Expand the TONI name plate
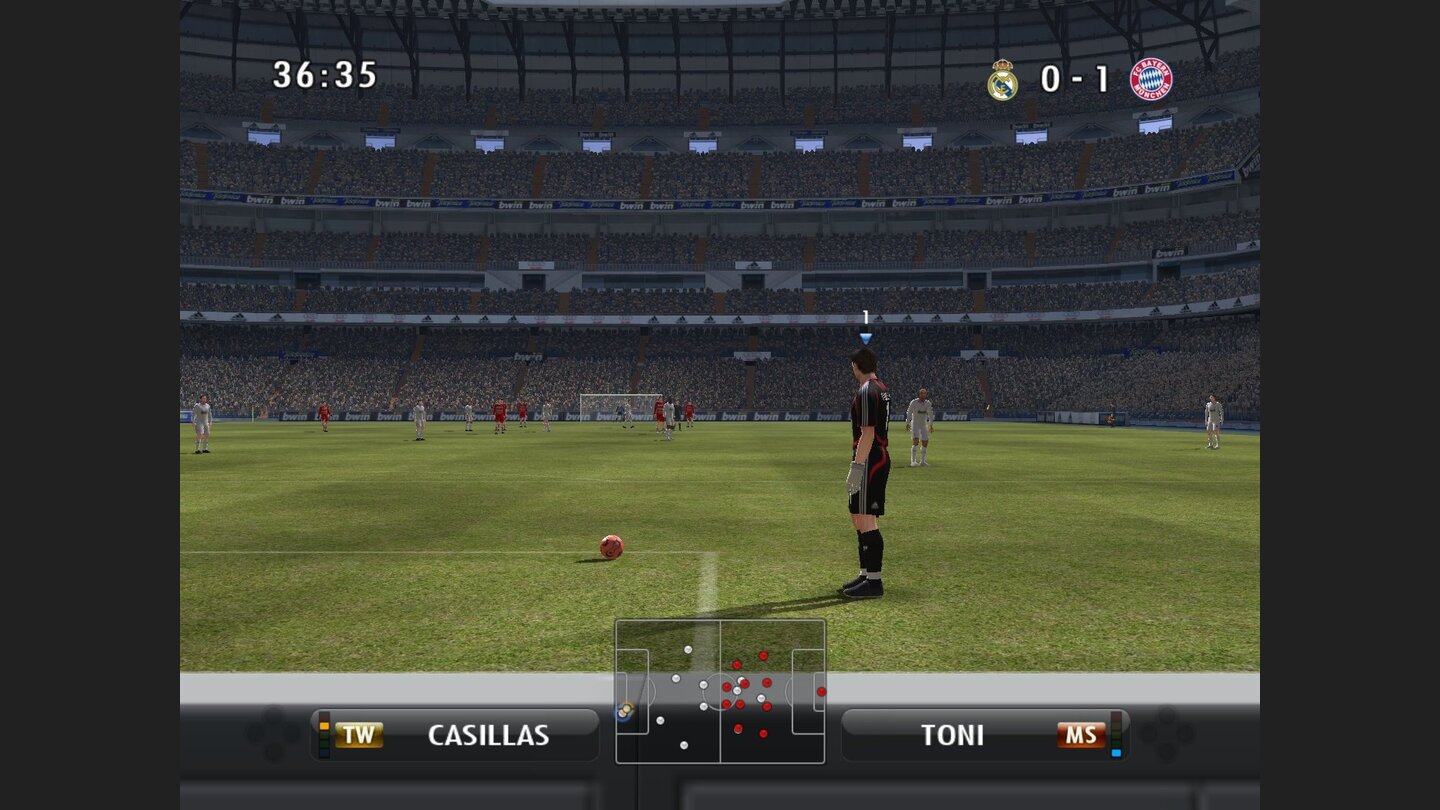Screen dimensions: 1440x810 (x=985, y=734)
